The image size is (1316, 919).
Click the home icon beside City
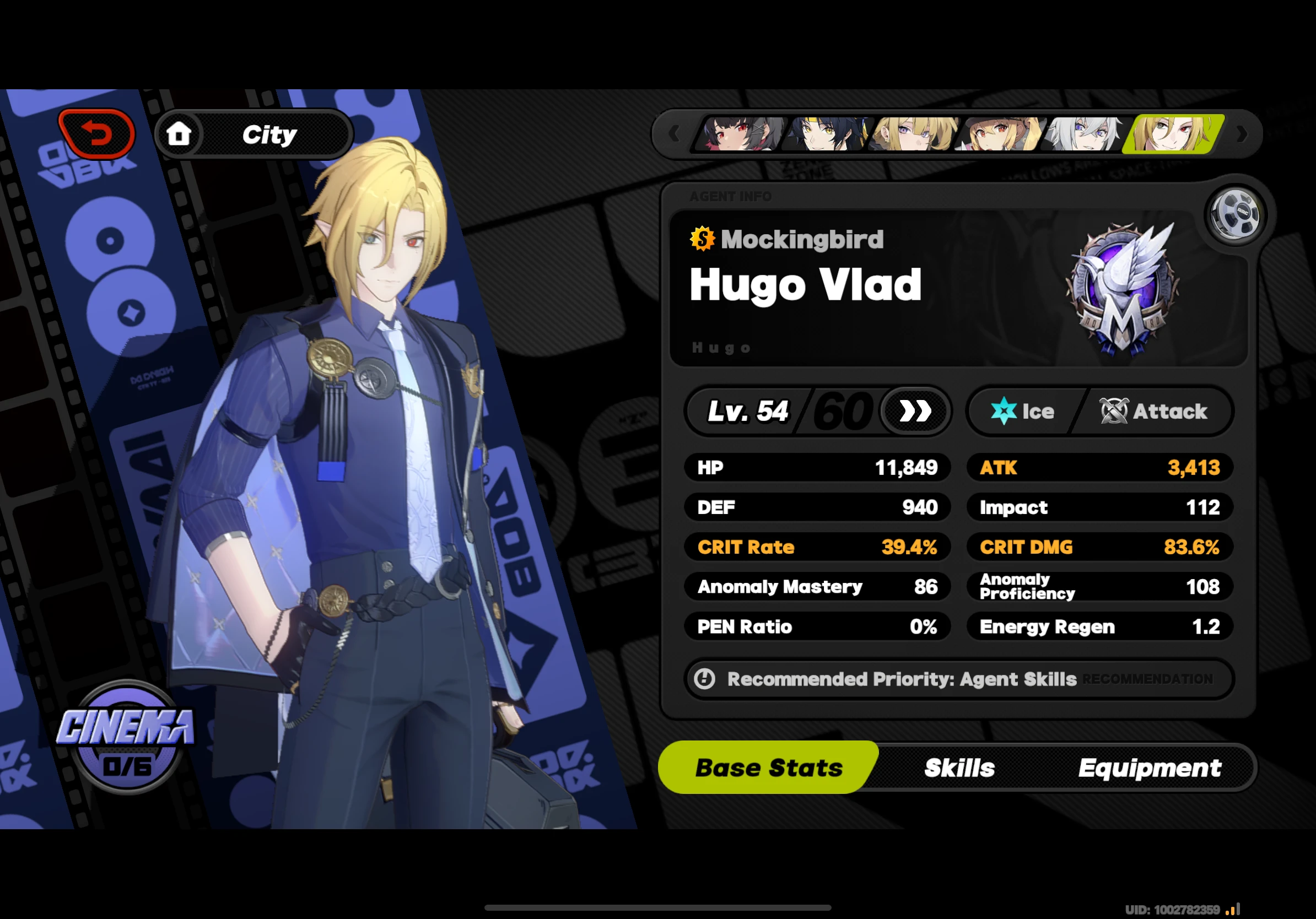click(x=181, y=133)
